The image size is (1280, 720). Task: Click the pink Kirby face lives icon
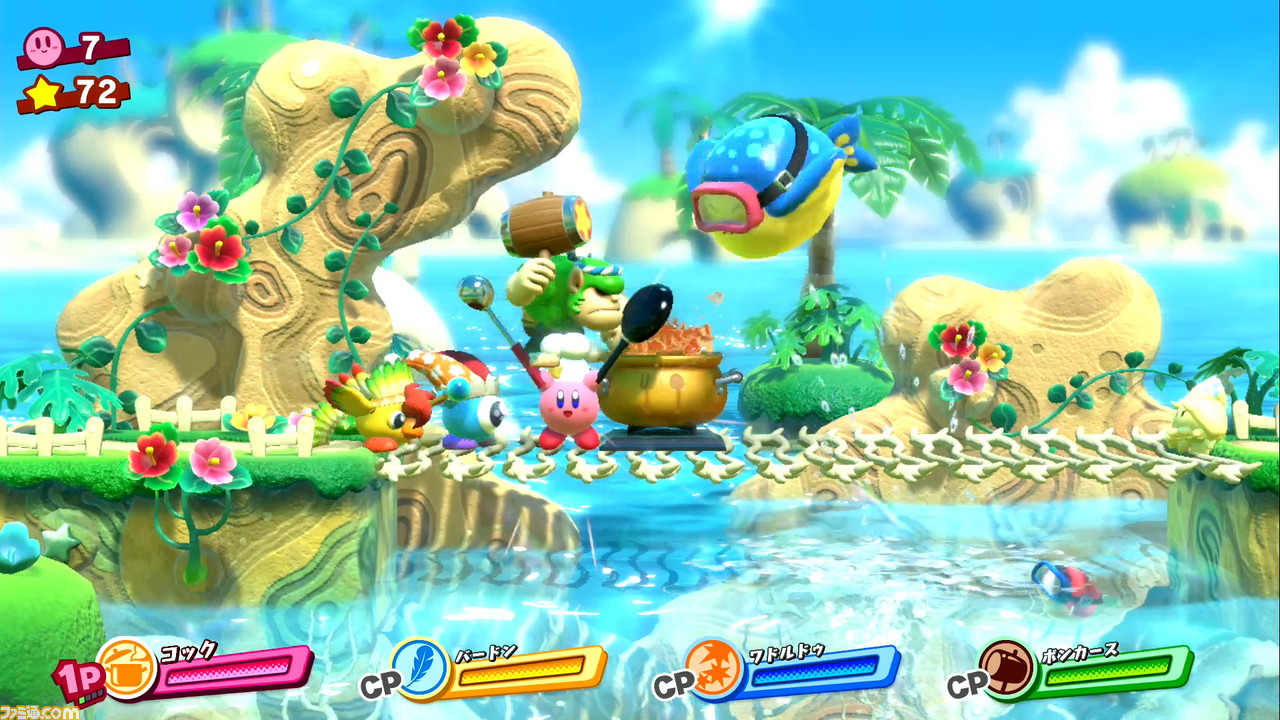click(45, 46)
